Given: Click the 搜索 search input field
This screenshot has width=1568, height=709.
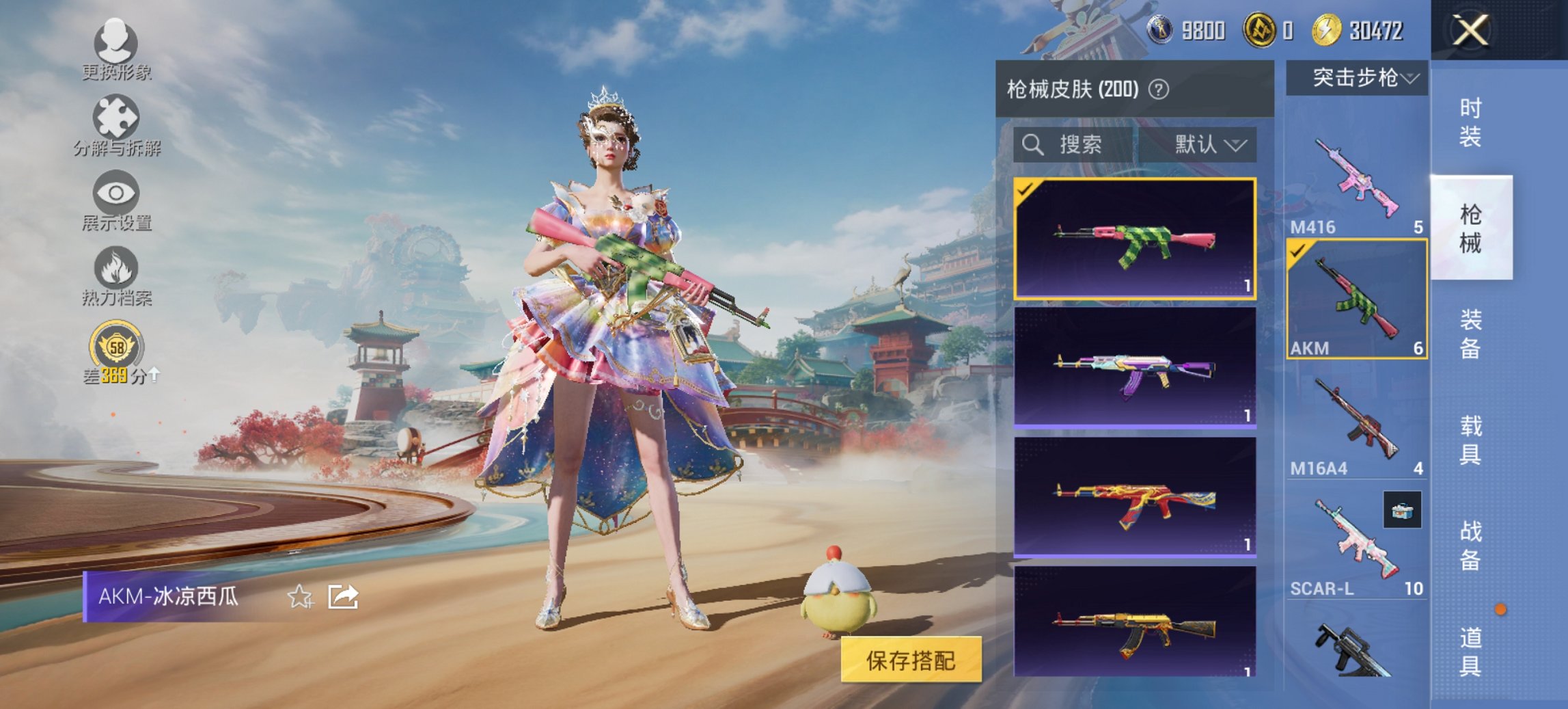Looking at the screenshot, I should [x=1079, y=146].
